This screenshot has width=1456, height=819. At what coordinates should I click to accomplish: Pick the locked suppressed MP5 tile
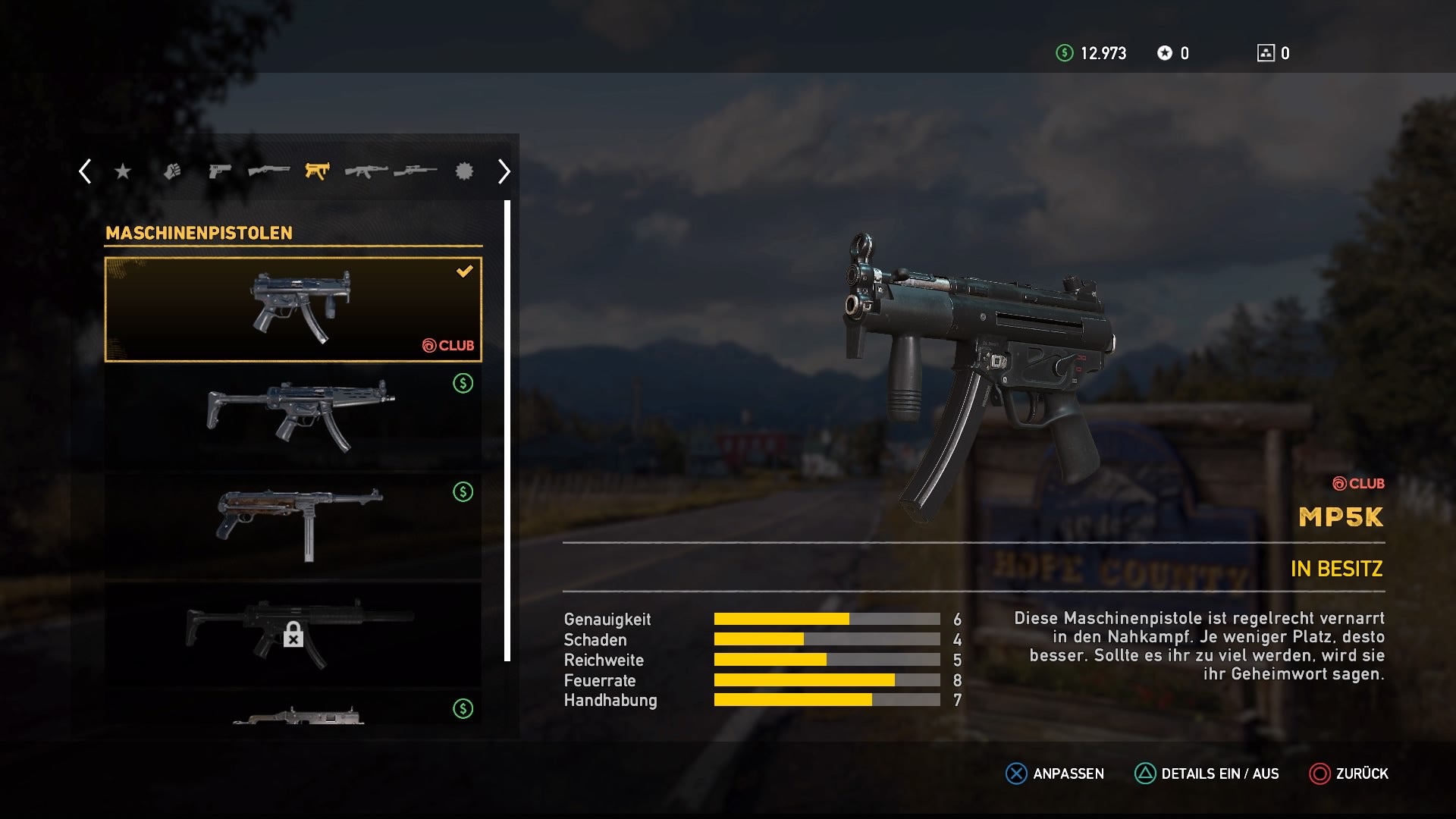coord(293,634)
